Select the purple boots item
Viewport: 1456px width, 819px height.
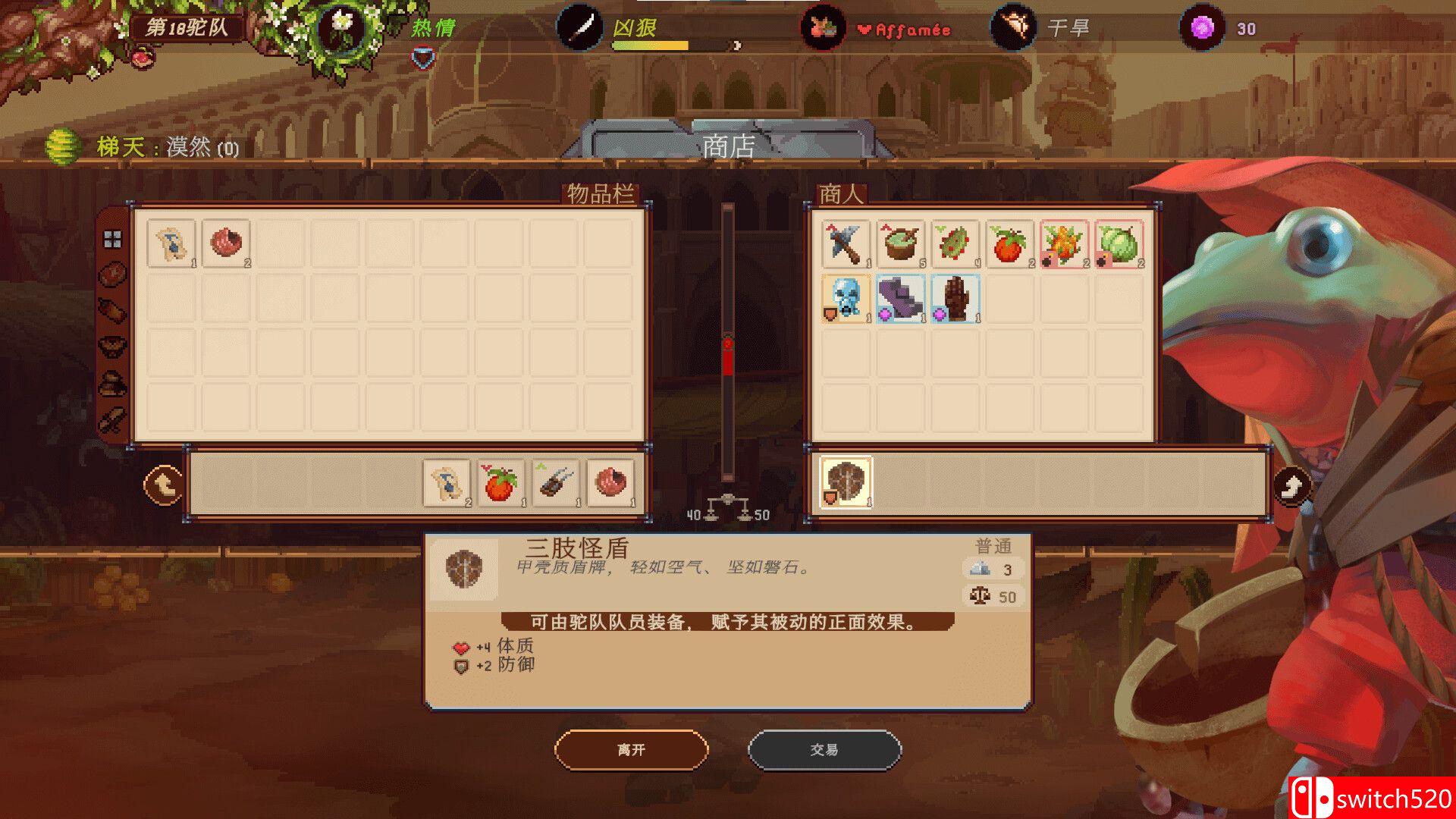click(x=900, y=299)
